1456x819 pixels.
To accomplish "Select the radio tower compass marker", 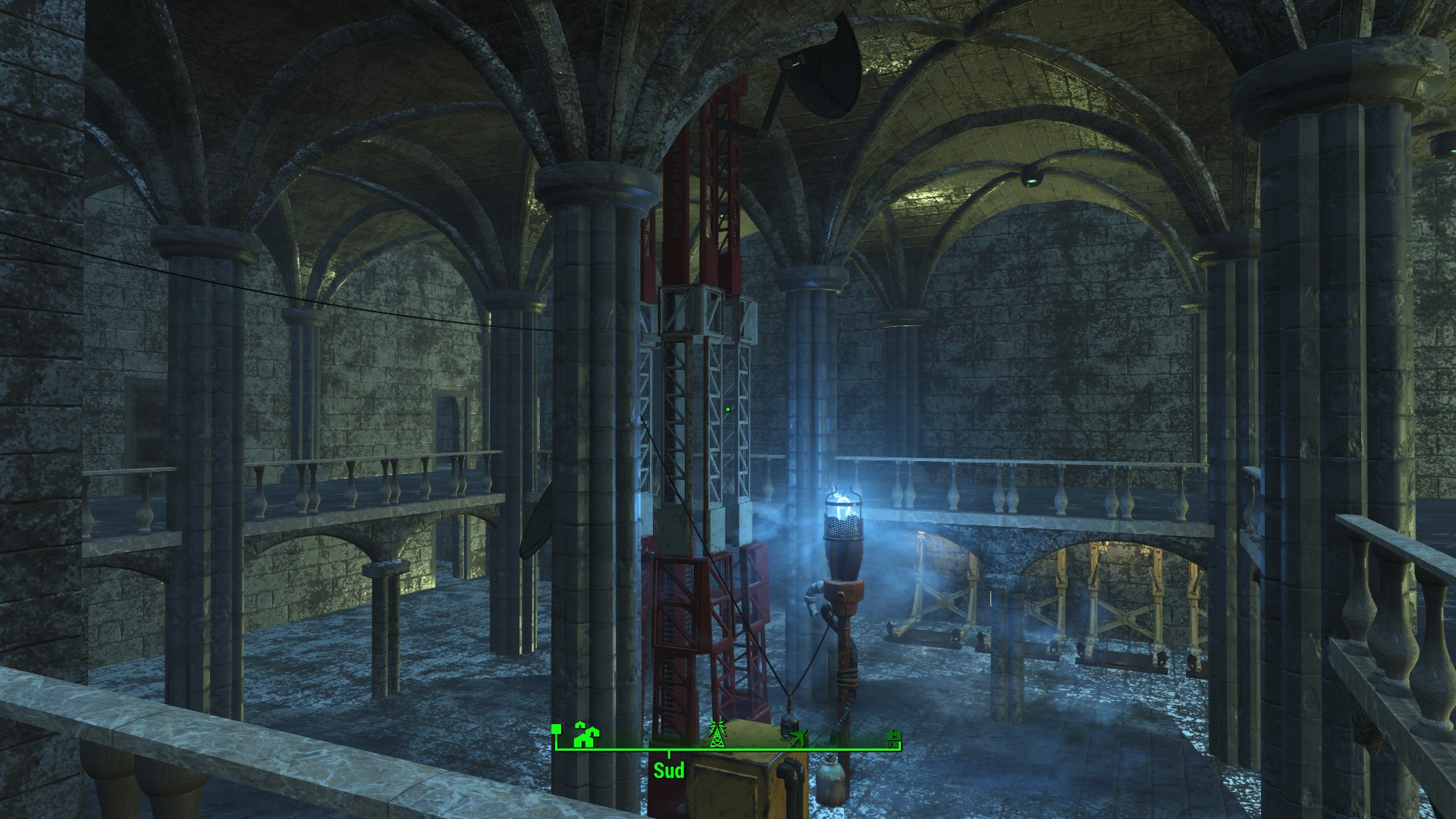I will pyautogui.click(x=715, y=733).
